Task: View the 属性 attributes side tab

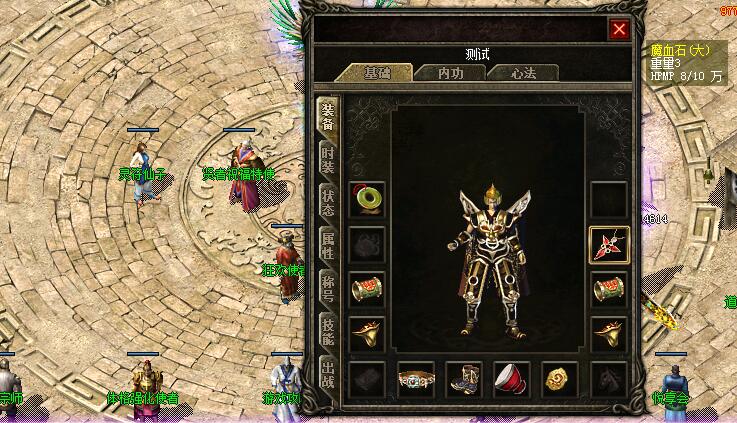Action: (327, 243)
